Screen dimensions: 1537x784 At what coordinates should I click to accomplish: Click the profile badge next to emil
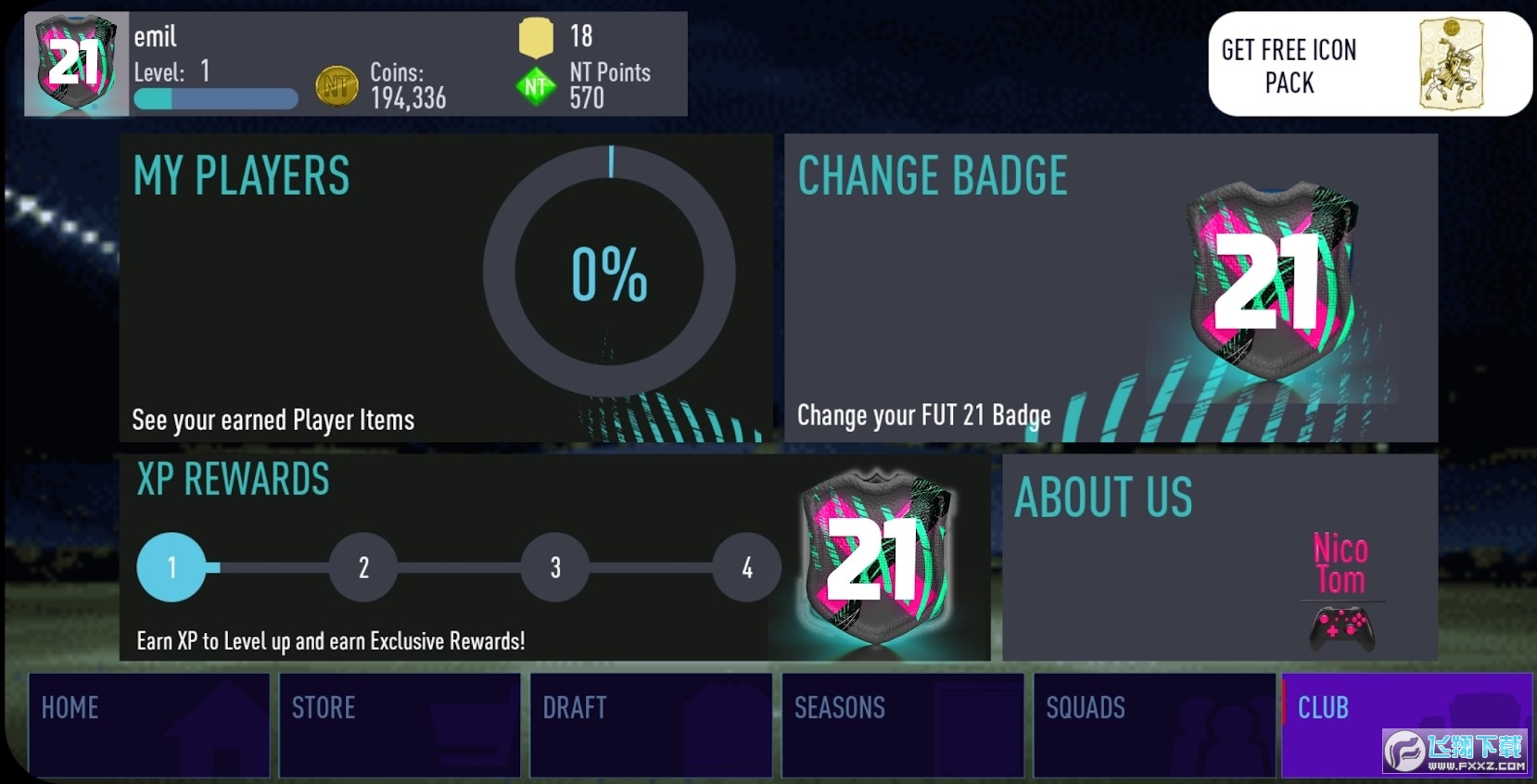coord(76,64)
